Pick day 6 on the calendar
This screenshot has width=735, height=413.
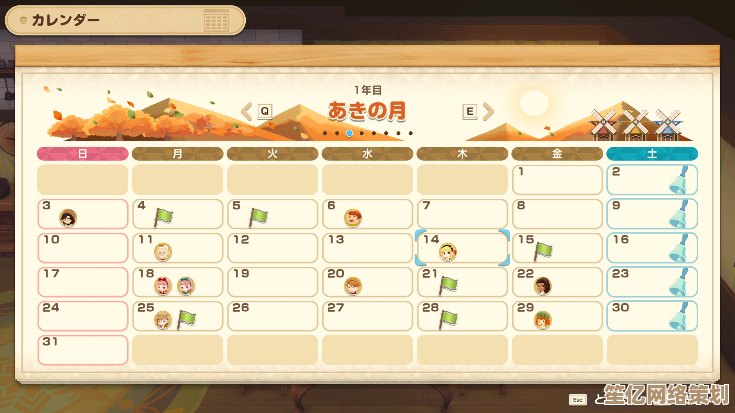click(367, 214)
